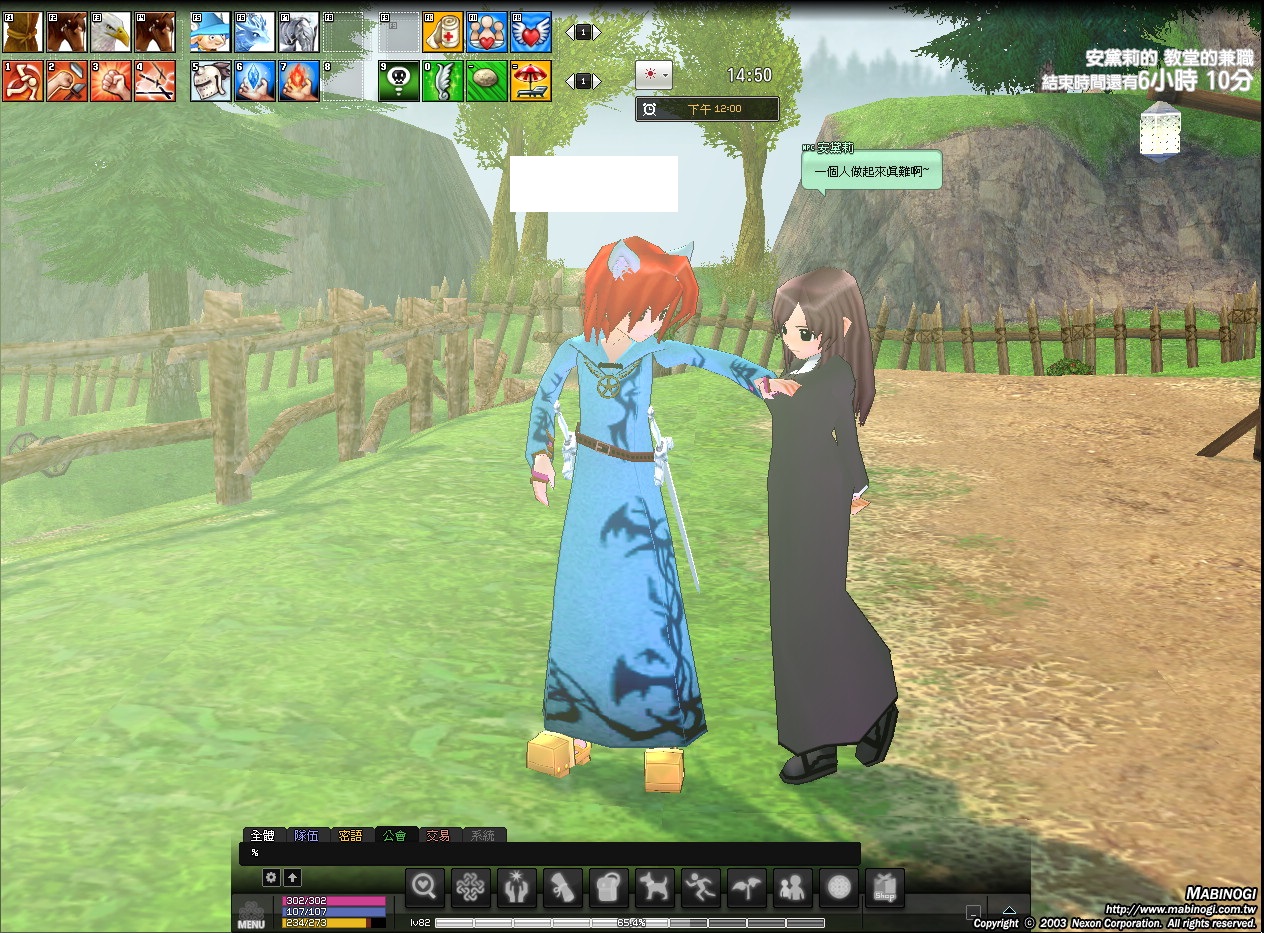Click the magnifying glass heart icon

coord(424,887)
